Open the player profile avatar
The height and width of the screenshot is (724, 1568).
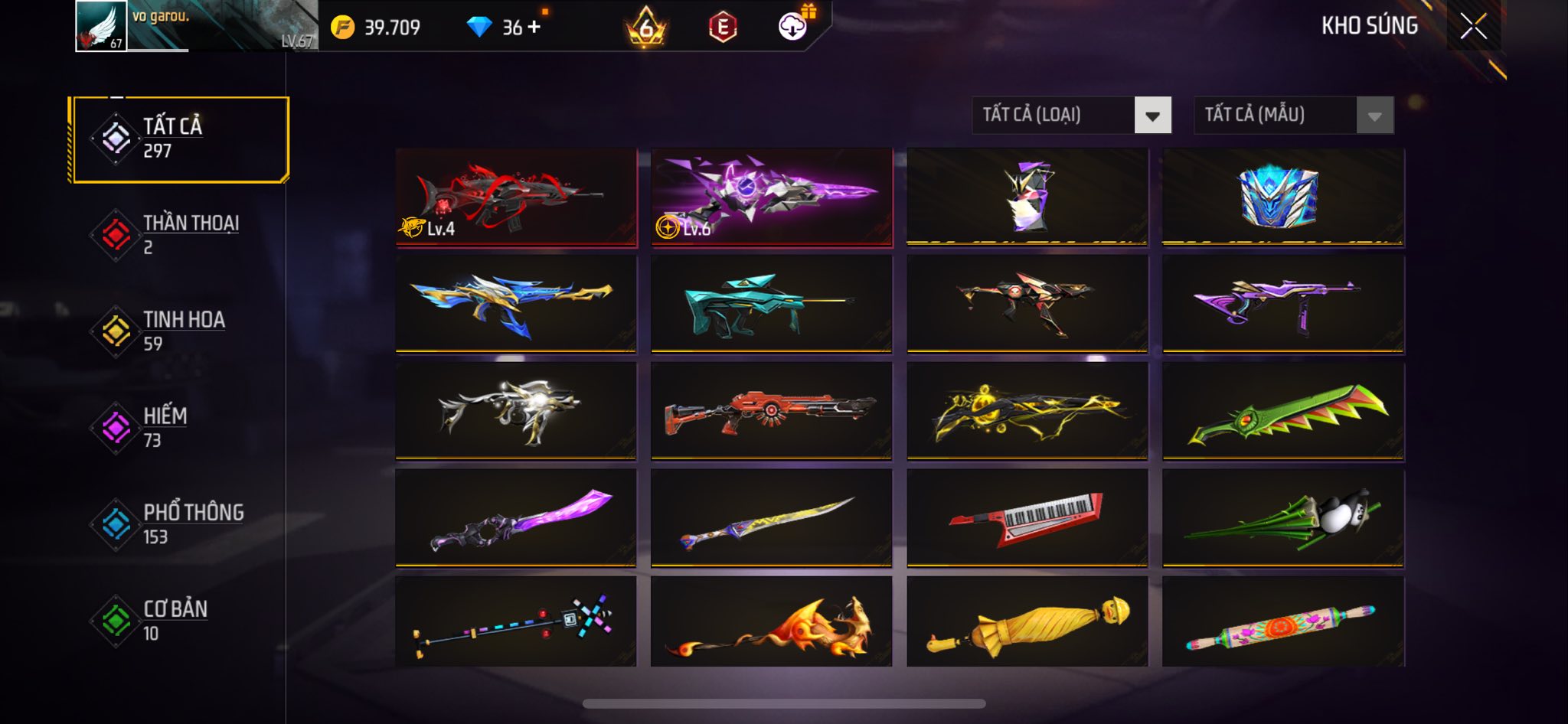point(101,27)
